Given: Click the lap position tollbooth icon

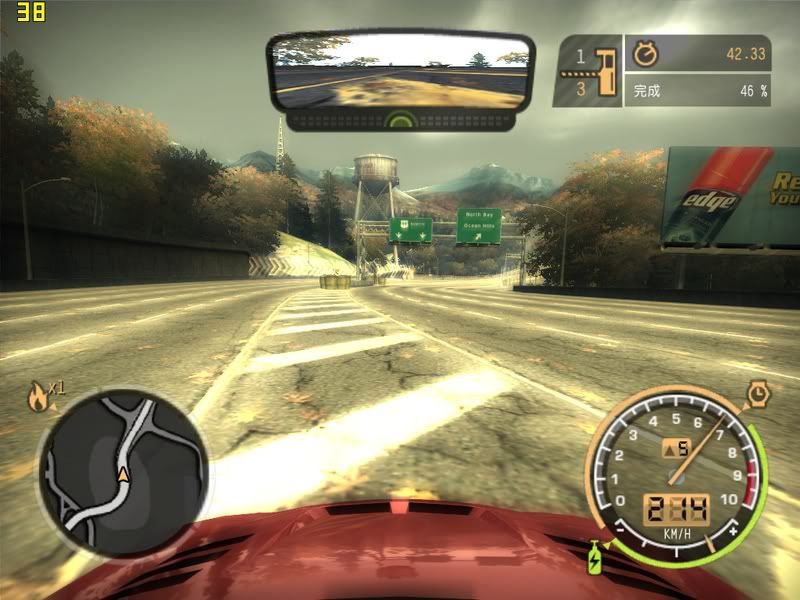Looking at the screenshot, I should pyautogui.click(x=602, y=71).
